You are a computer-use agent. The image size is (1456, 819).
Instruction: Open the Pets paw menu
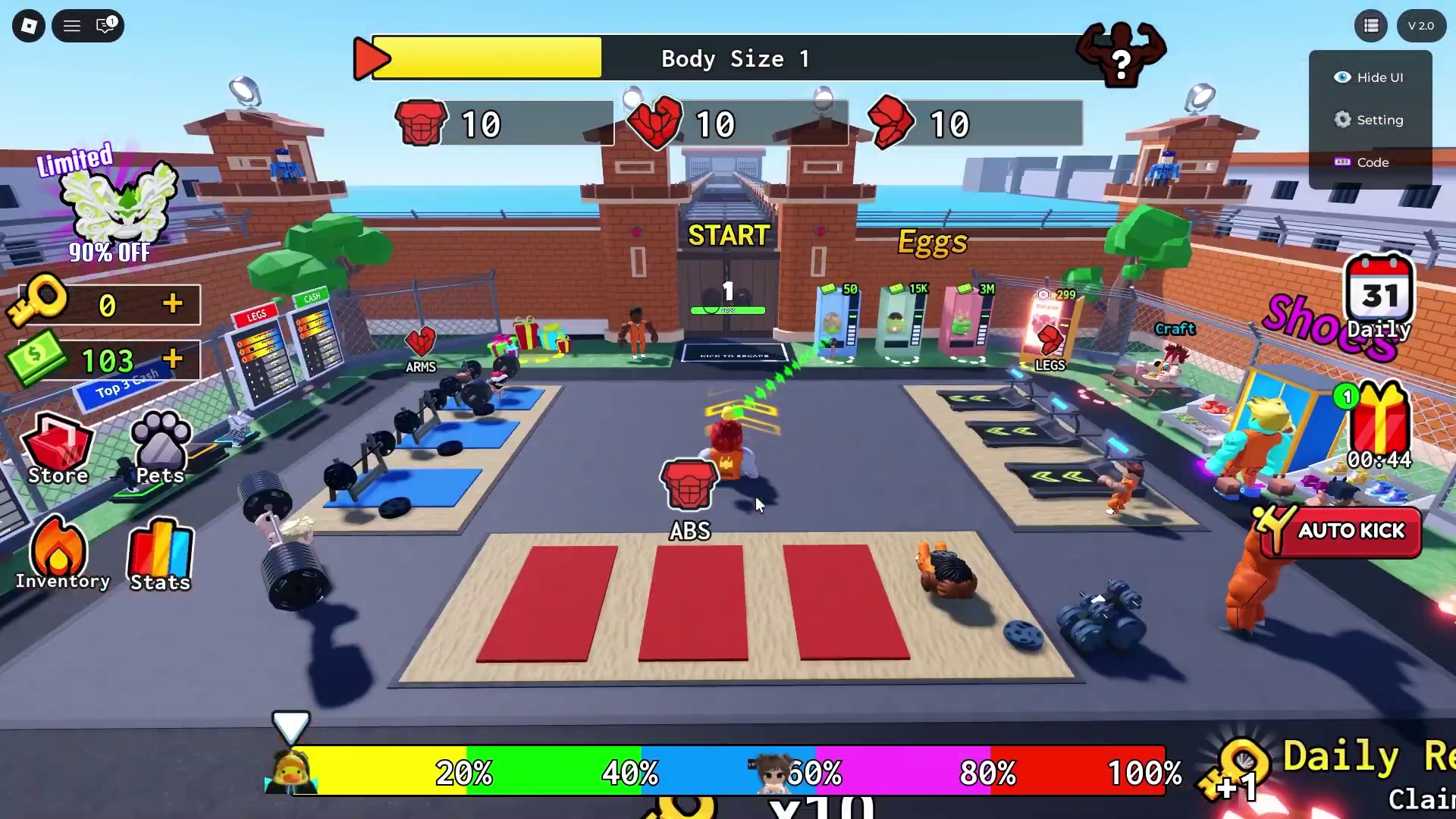point(160,447)
